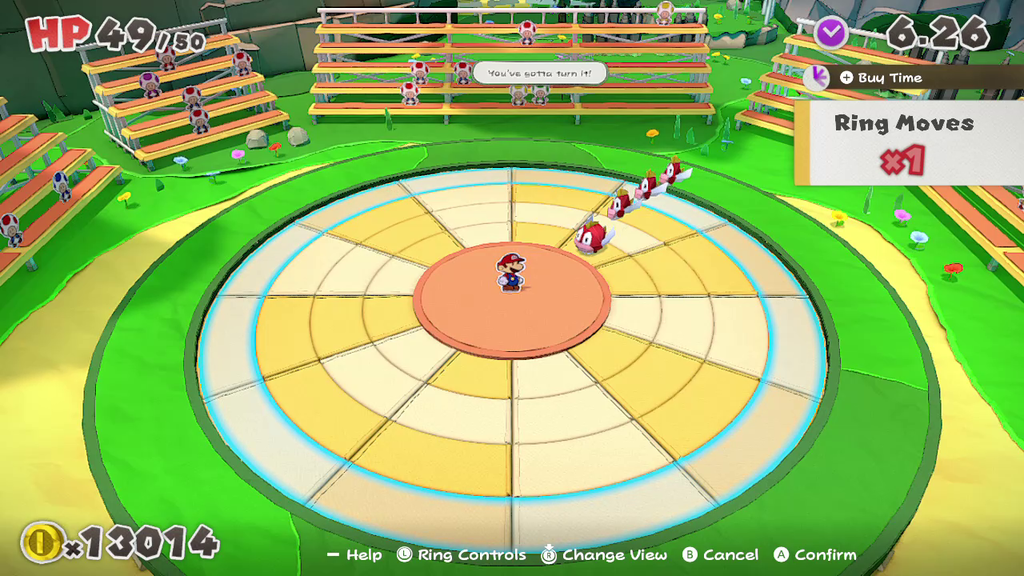This screenshot has height=576, width=1024.
Task: Confirm the ring move
Action: 814,555
